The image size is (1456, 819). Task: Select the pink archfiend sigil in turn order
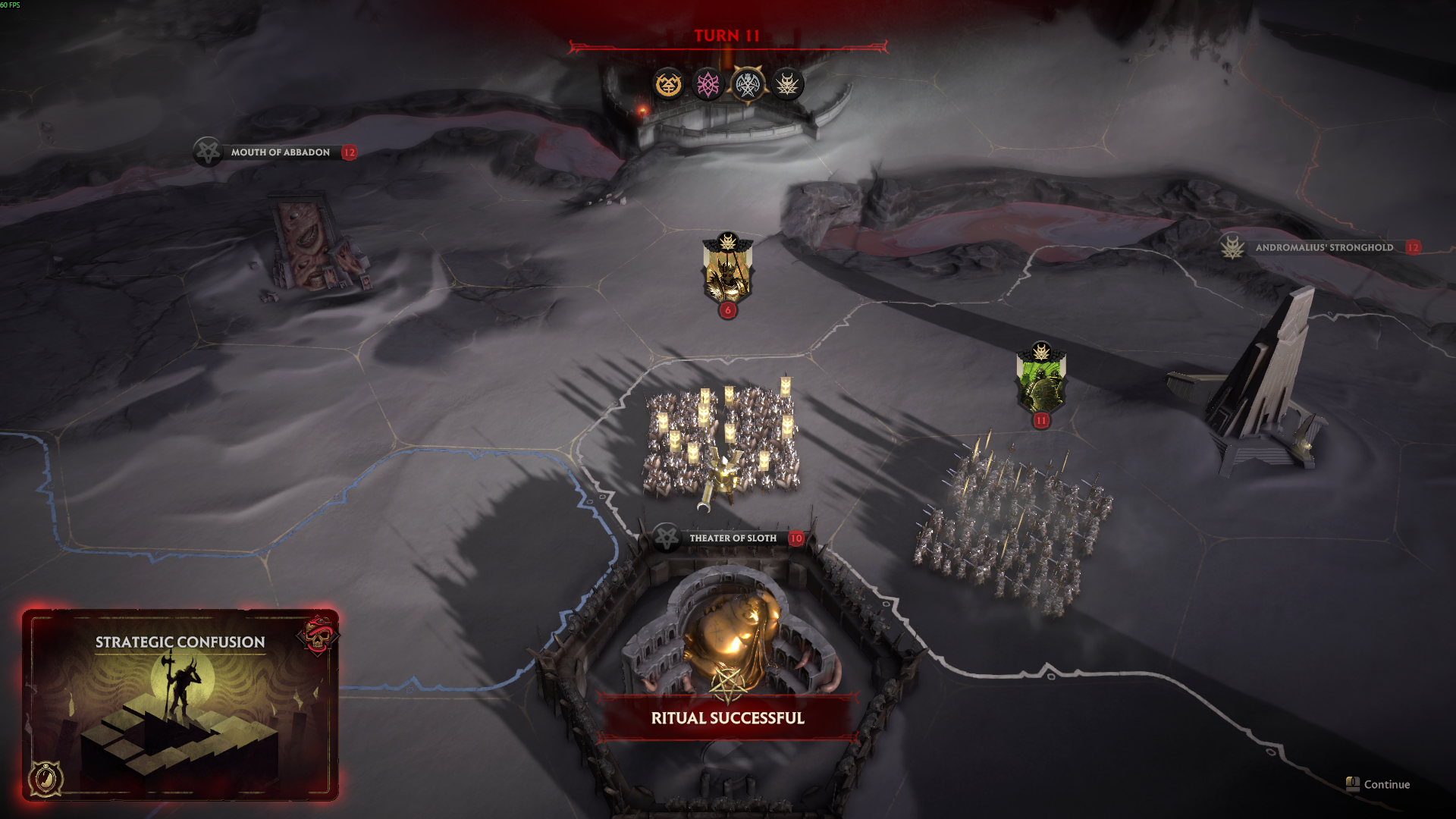(708, 84)
